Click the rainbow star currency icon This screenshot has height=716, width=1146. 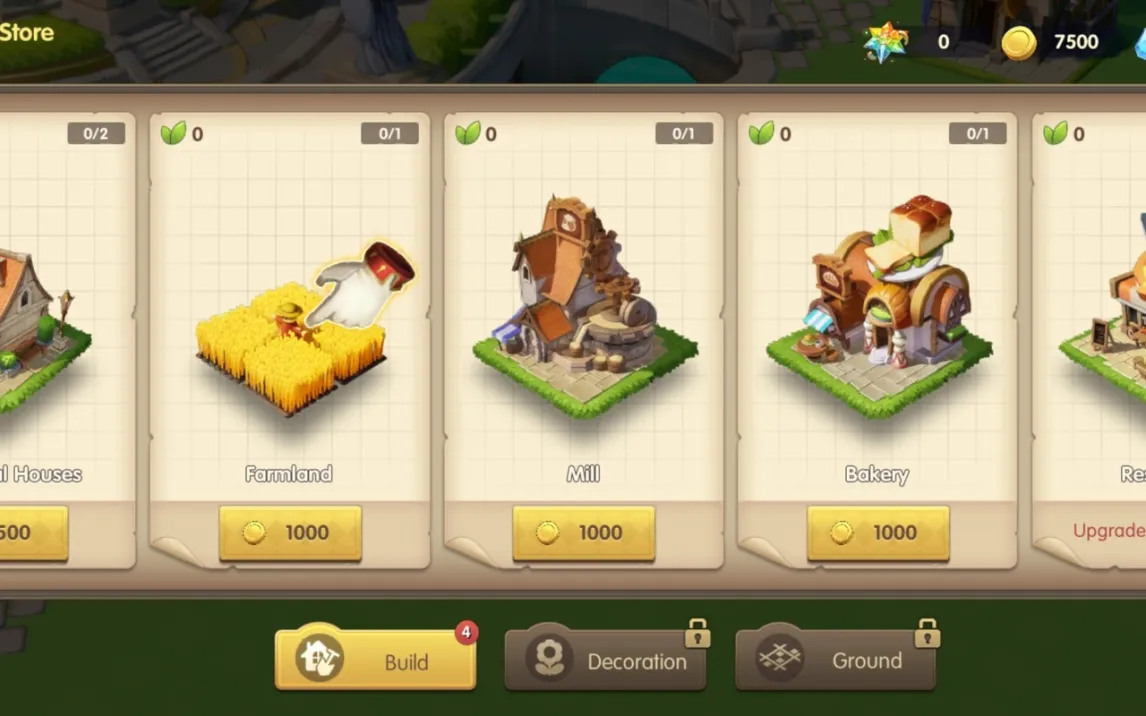tap(886, 42)
